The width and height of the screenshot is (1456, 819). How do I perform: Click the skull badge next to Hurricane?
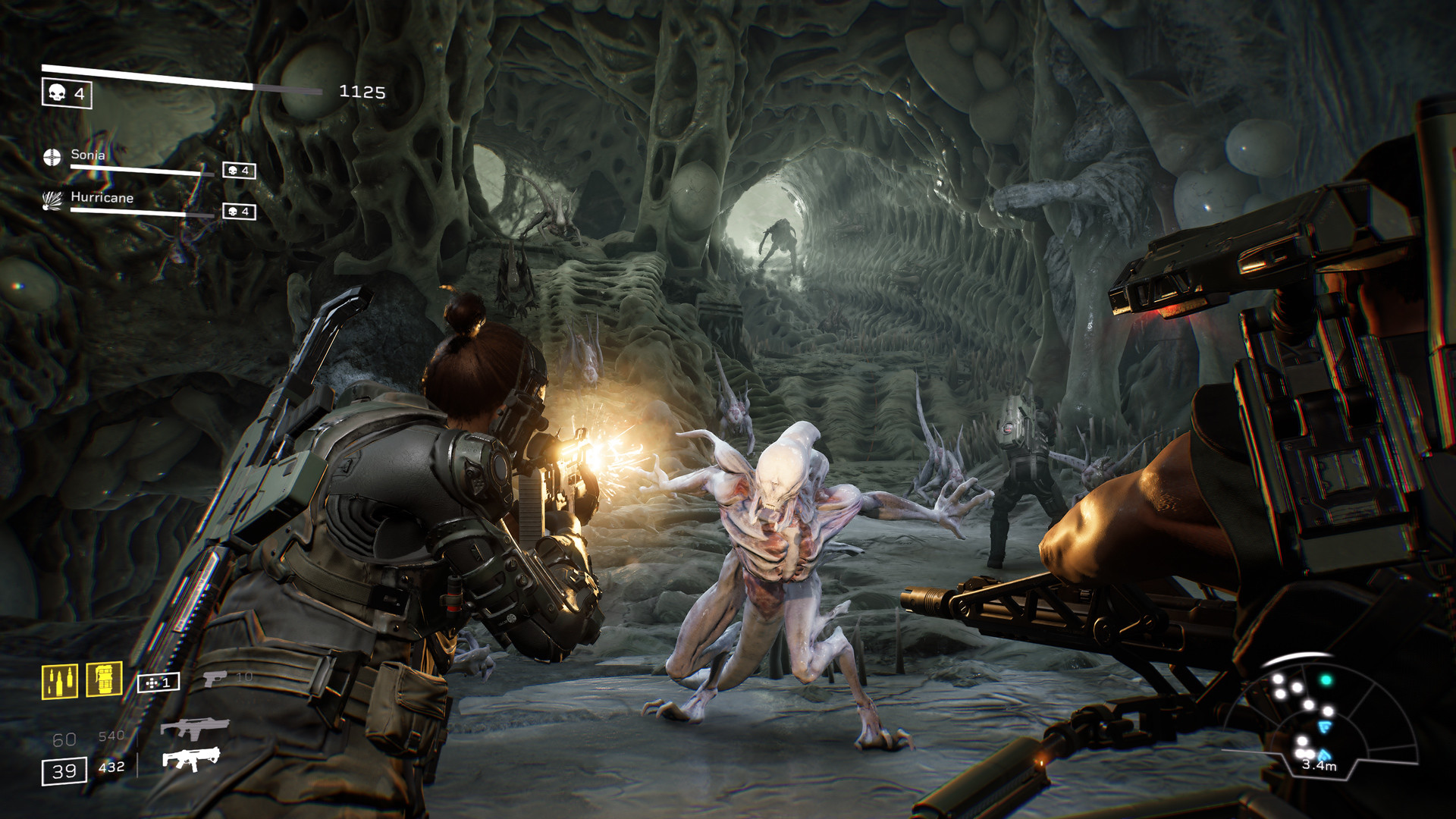click(x=238, y=211)
